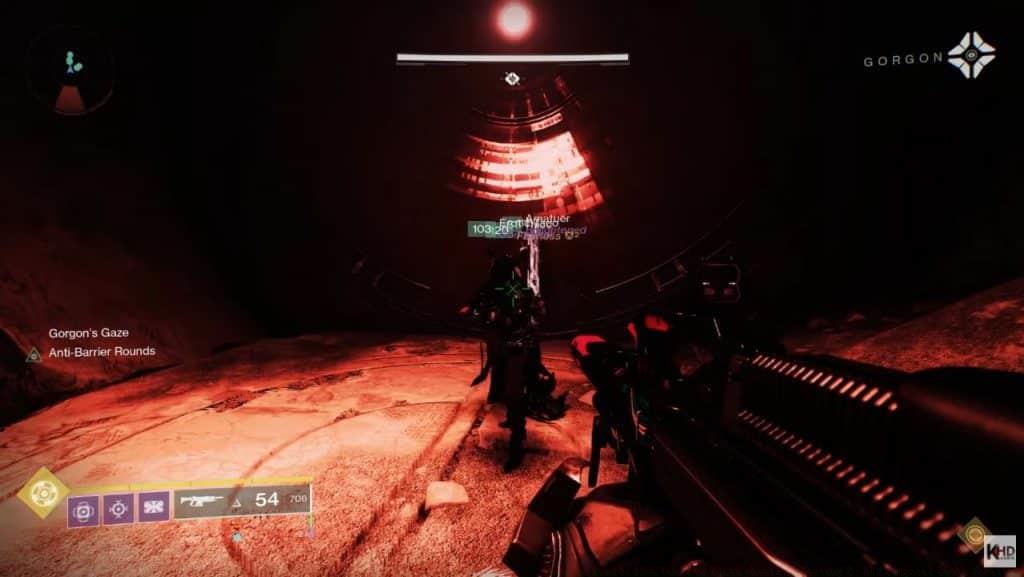Activate the yellow diamond Super ability icon
1024x577 pixels.
42,492
